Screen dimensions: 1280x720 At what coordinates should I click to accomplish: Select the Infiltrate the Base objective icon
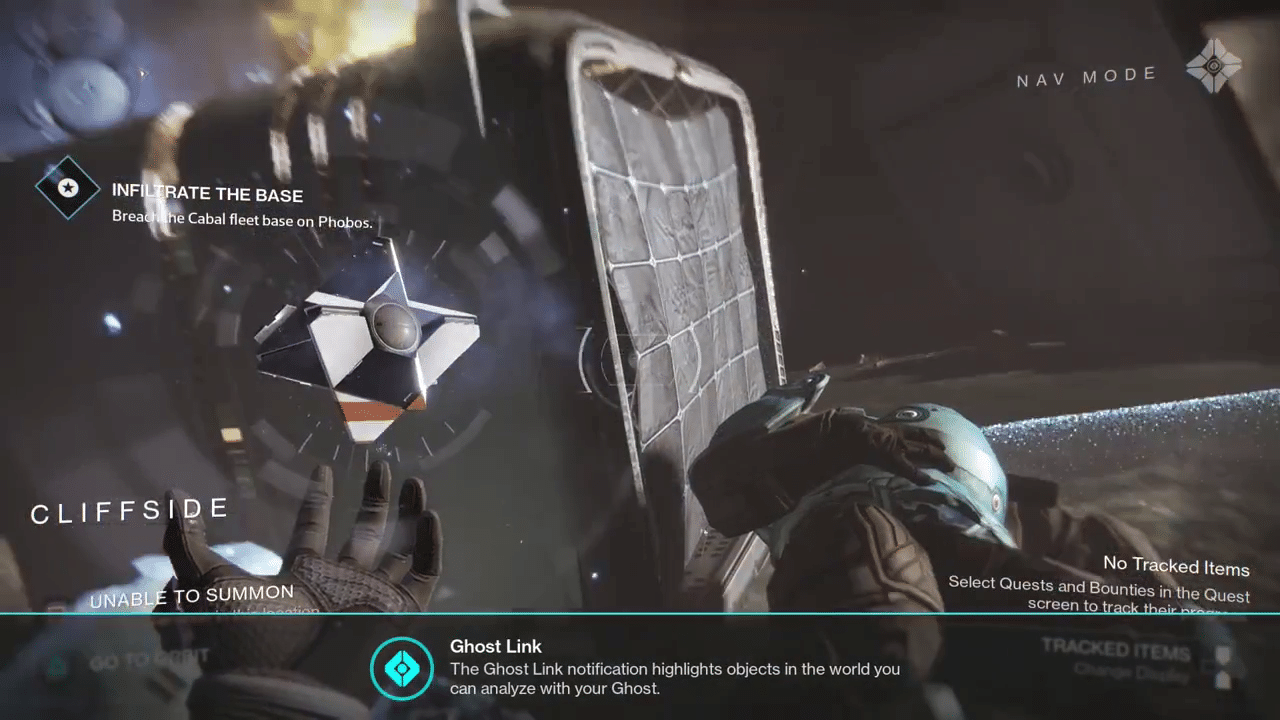coord(67,187)
